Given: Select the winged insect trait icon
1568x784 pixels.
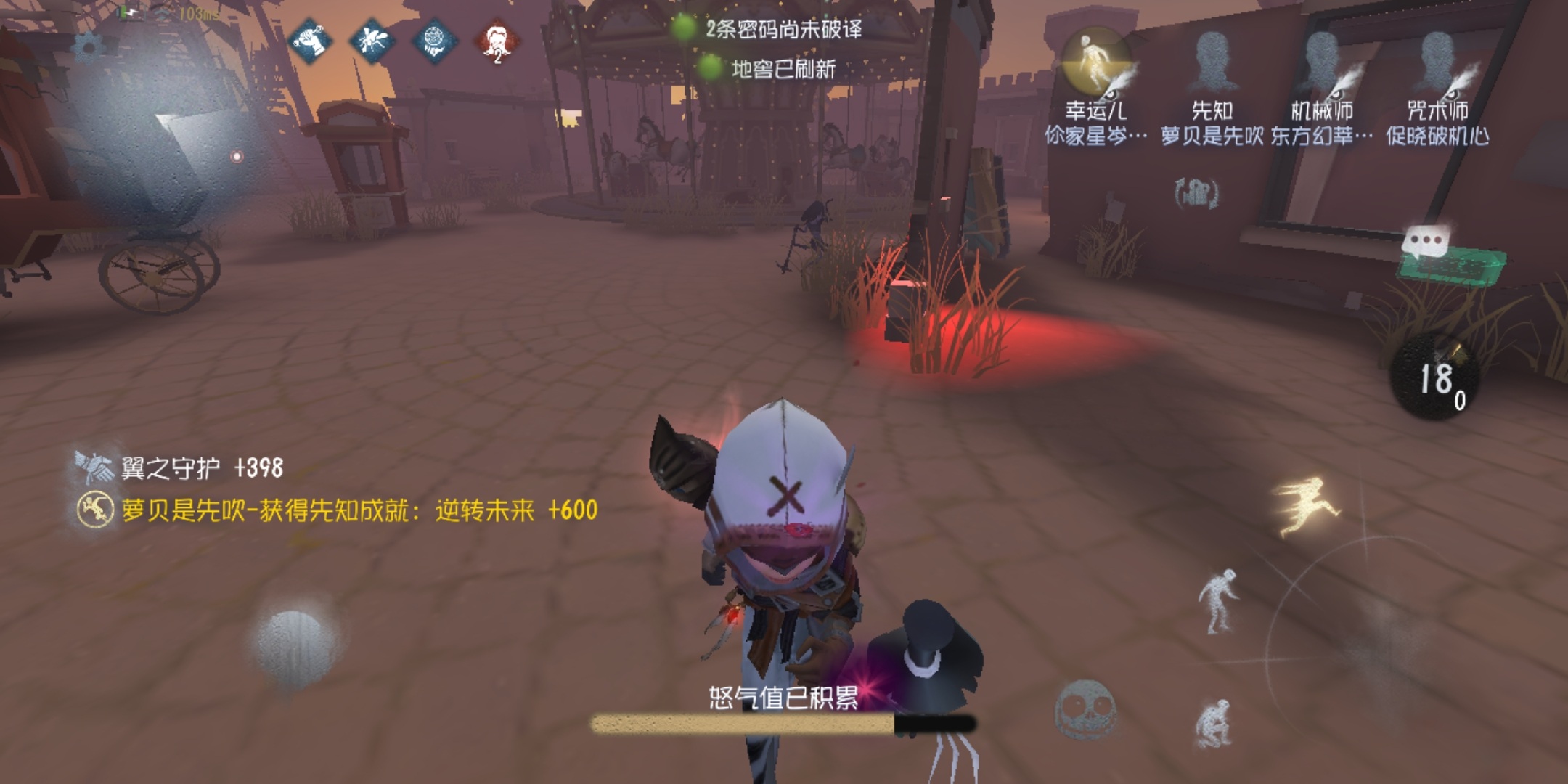Looking at the screenshot, I should [372, 41].
